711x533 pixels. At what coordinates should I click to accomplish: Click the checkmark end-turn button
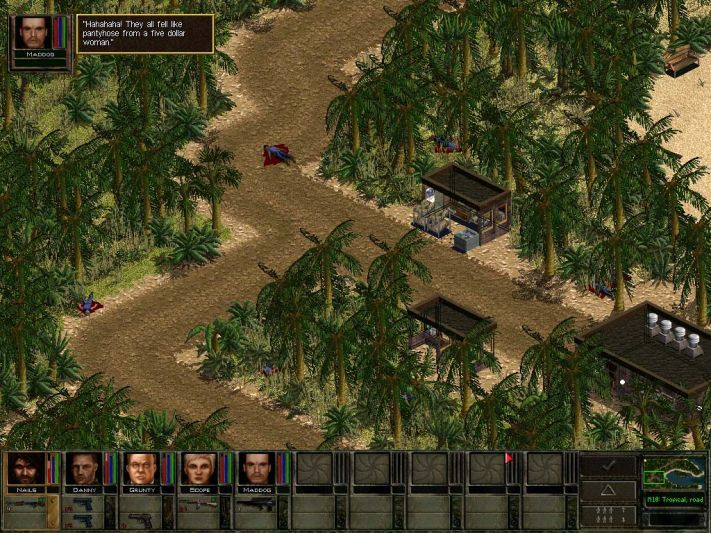608,466
